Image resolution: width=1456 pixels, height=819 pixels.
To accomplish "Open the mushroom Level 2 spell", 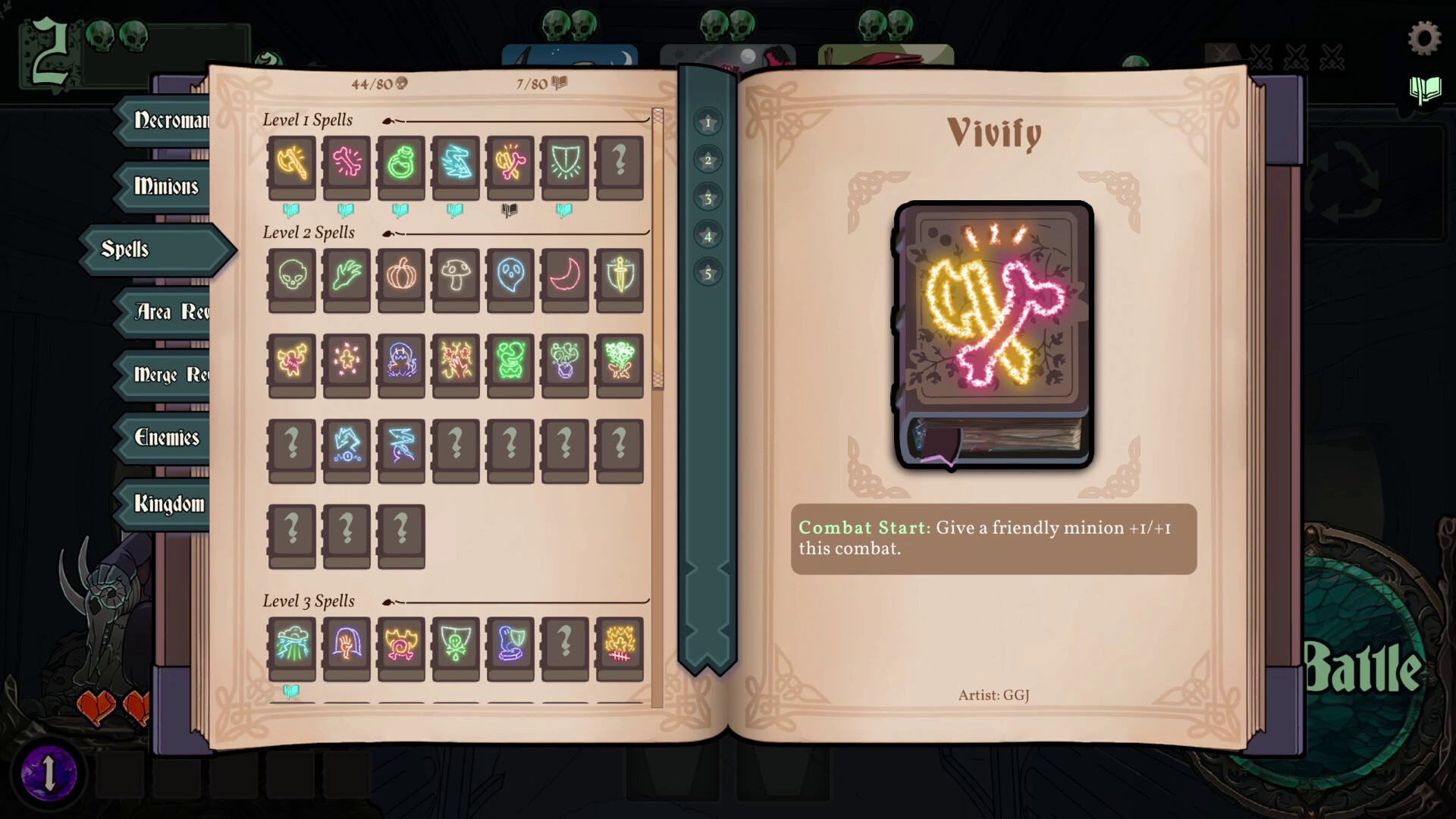I will 456,279.
